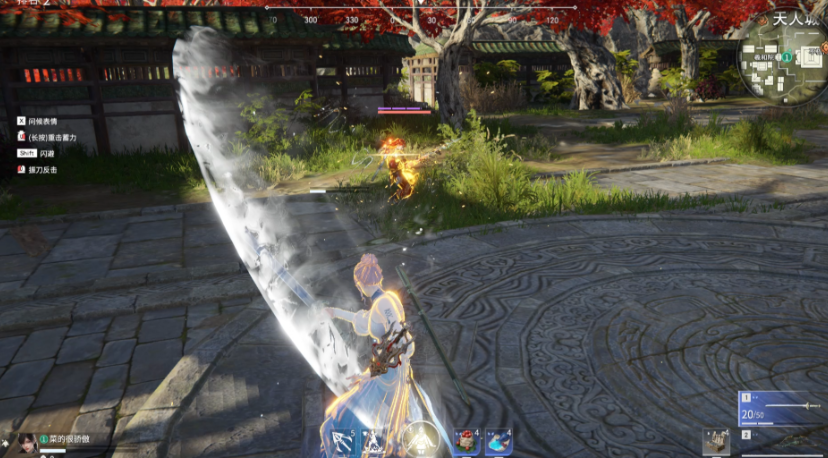This screenshot has width=828, height=458.
Task: Use the blue consumable item slot
Action: (x=498, y=441)
